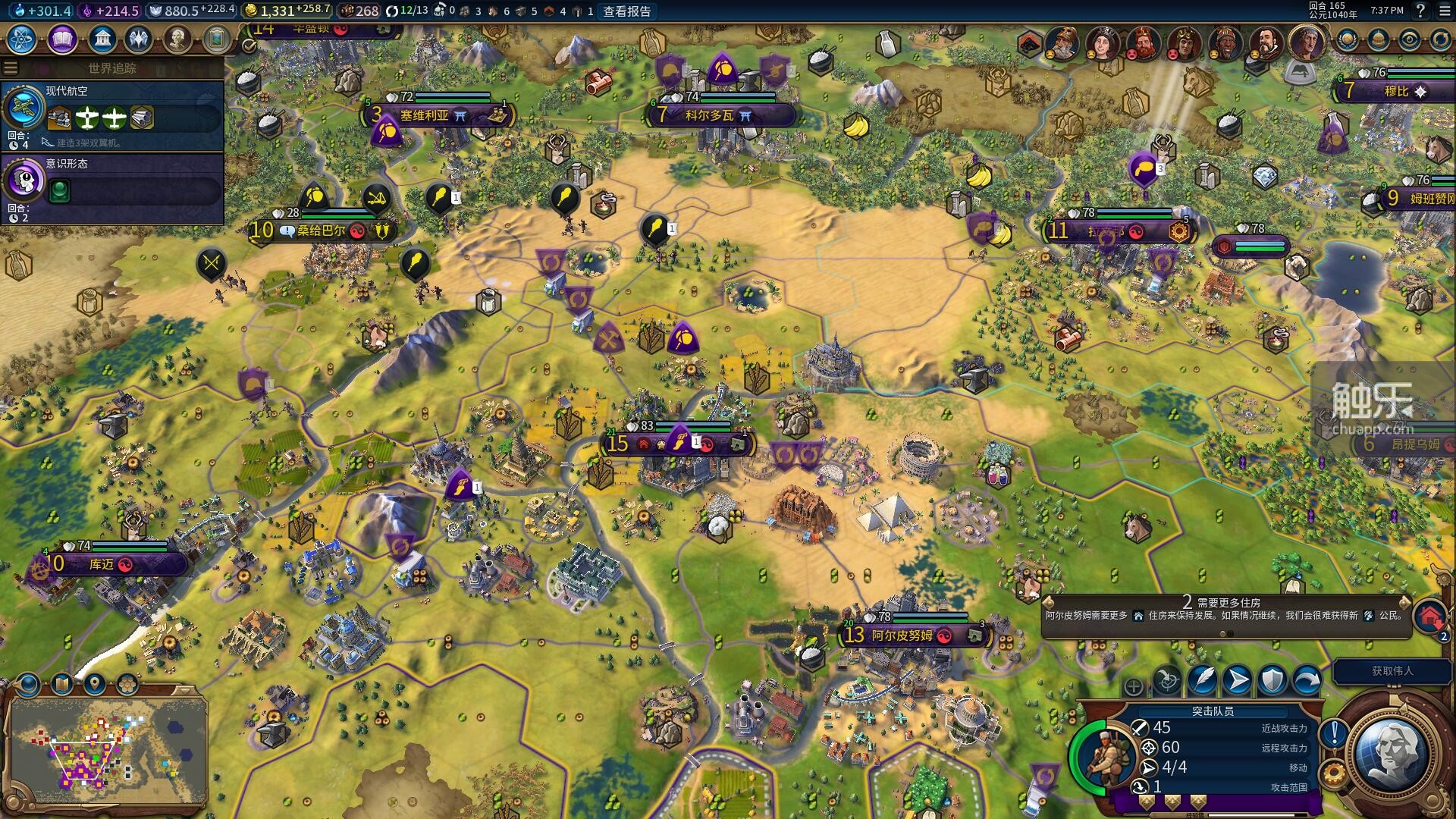Skip turn with curved arrow action
This screenshot has width=1456, height=819.
tap(1307, 680)
